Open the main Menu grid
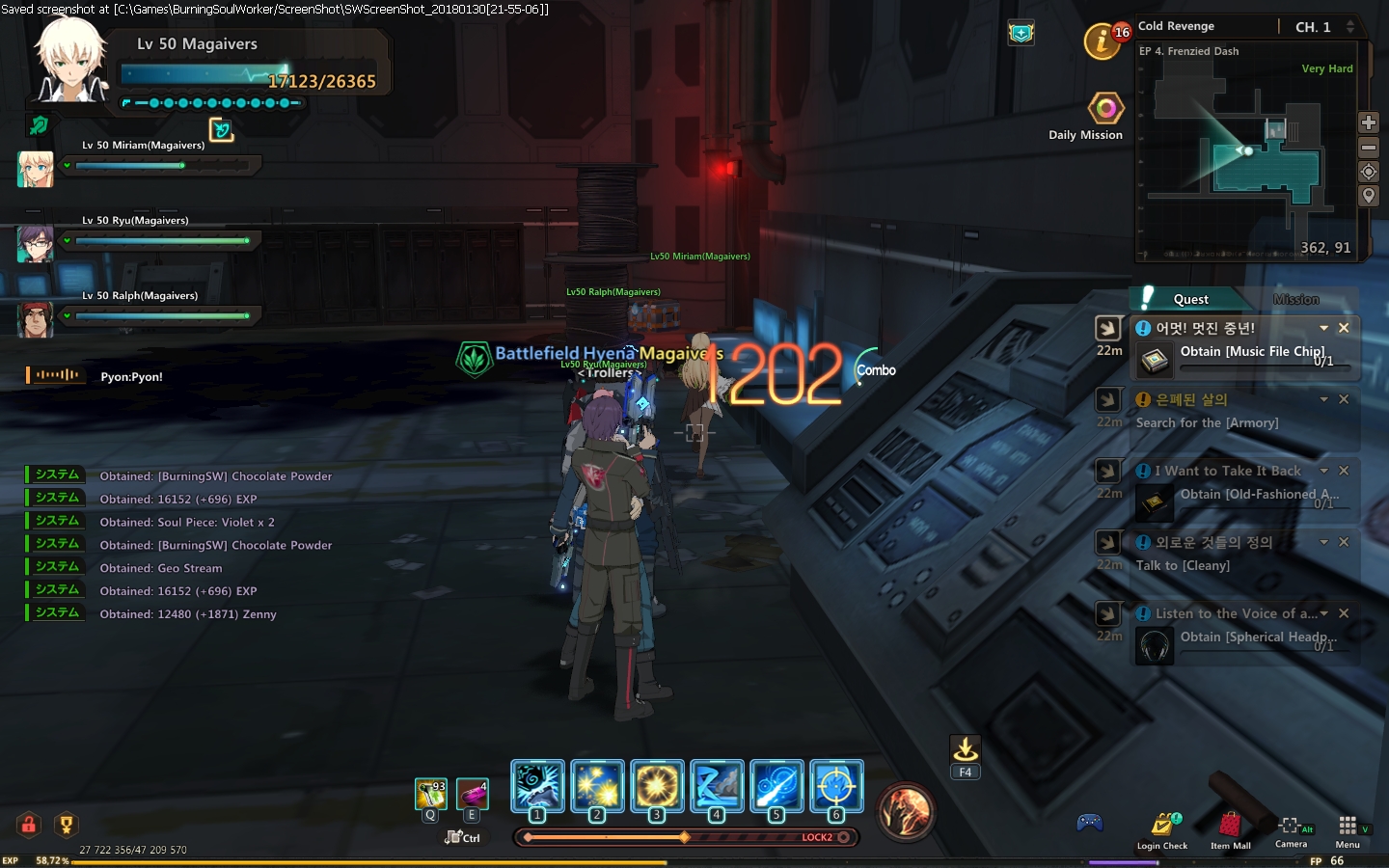The height and width of the screenshot is (868, 1389). click(x=1348, y=827)
